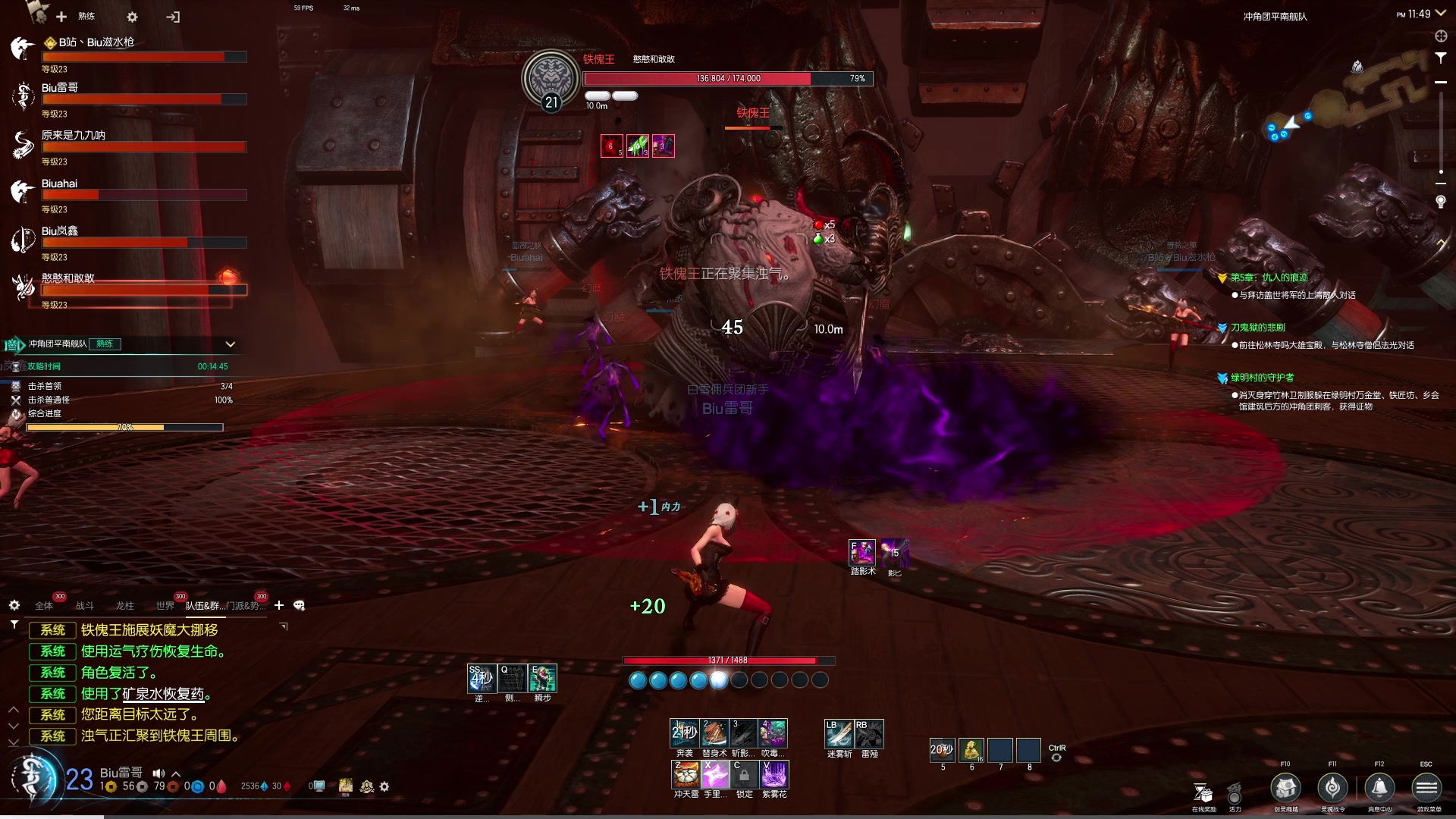This screenshot has width=1456, height=819.
Task: Trigger the 冲天雷 skill icon
Action: point(686,774)
